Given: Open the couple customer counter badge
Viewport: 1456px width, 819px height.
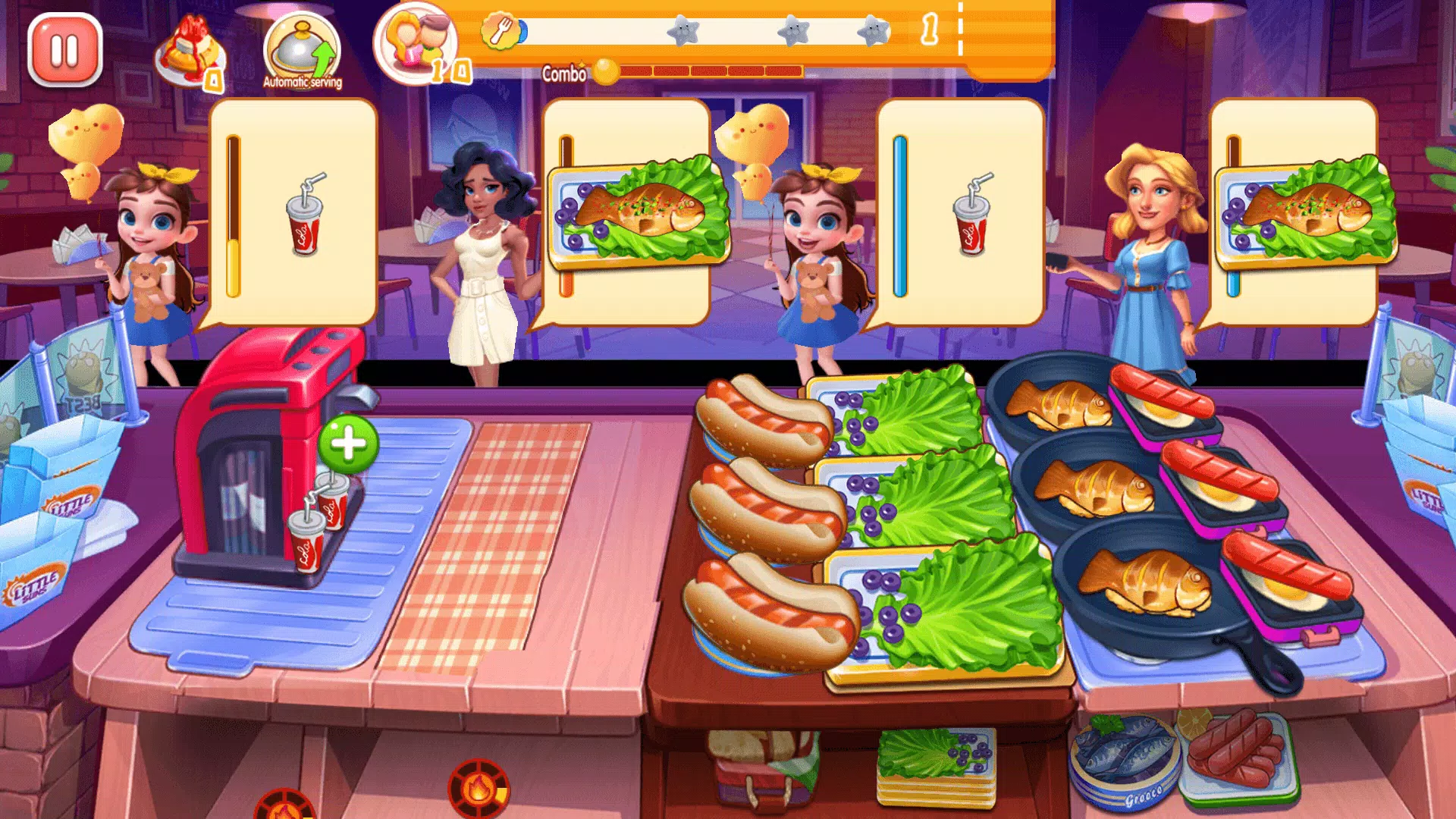Looking at the screenshot, I should (413, 47).
